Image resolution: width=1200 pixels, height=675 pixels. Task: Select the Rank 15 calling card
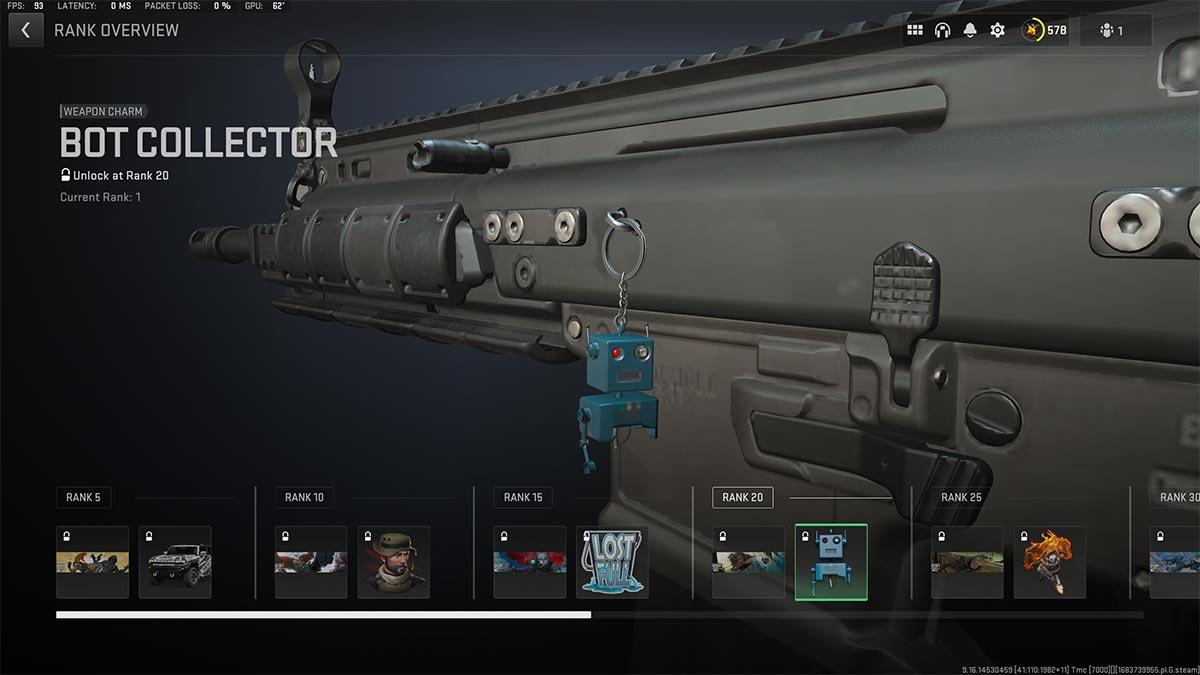click(x=530, y=562)
